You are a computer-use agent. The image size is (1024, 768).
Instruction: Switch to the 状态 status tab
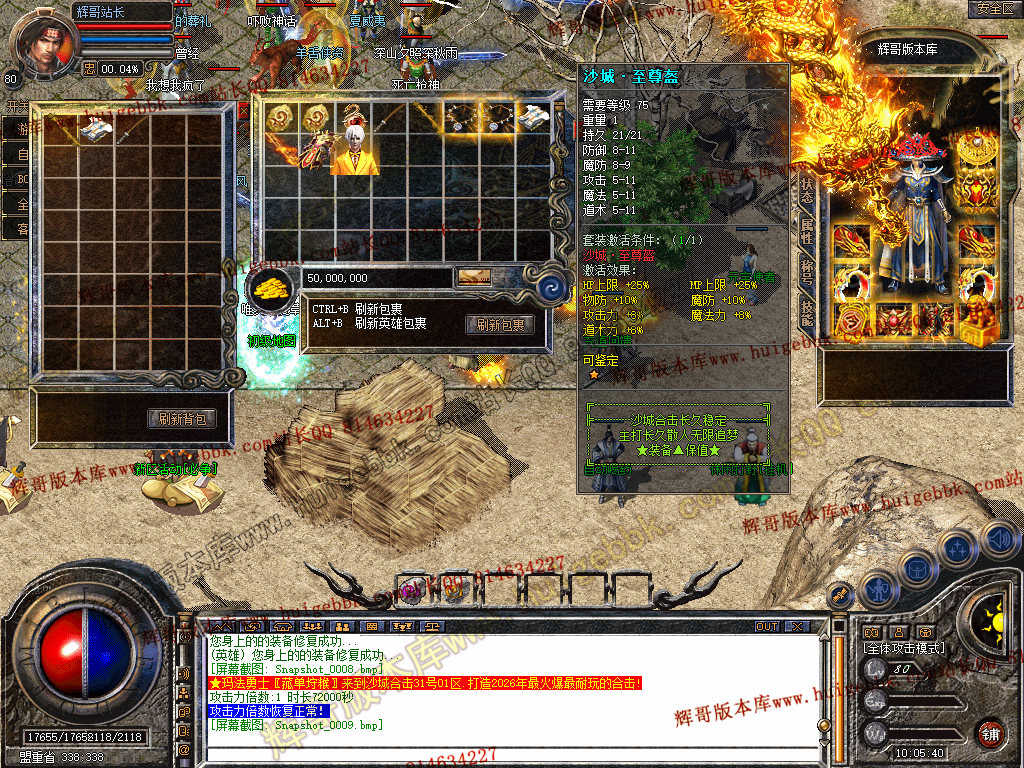pyautogui.click(x=806, y=190)
